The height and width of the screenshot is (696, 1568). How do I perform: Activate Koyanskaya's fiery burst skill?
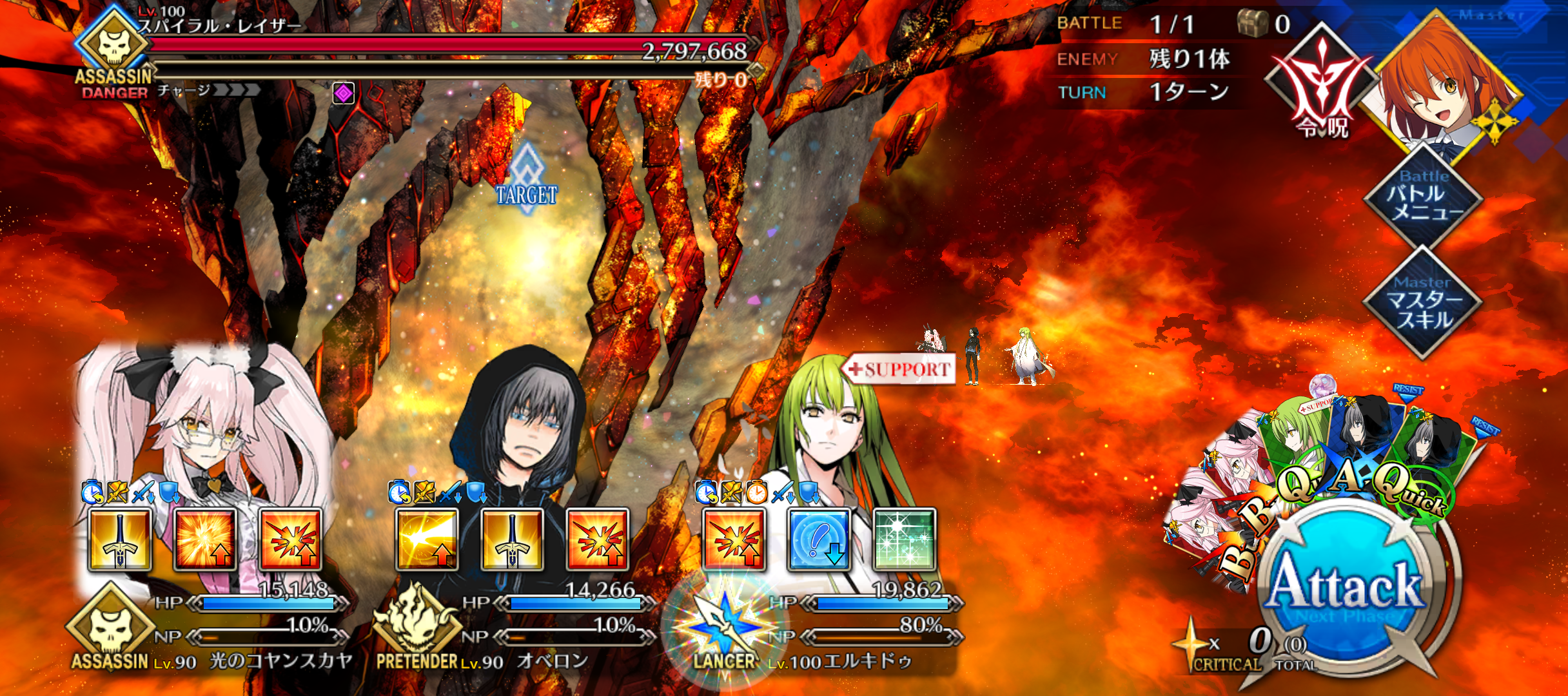pyautogui.click(x=205, y=539)
